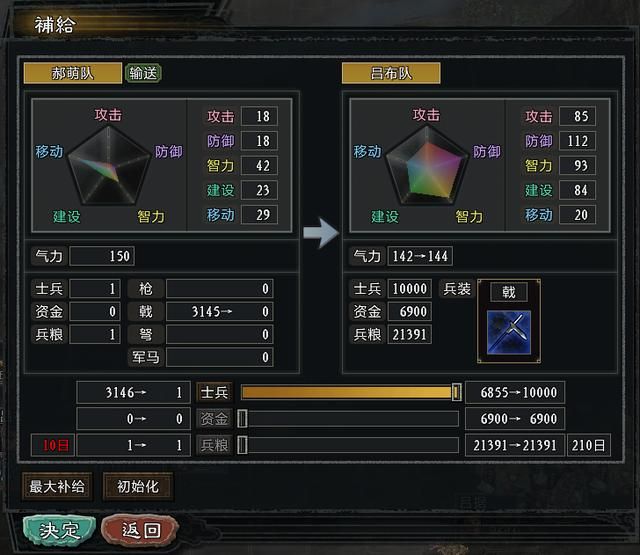Reset values with 初始化 button
640x555 pixels.
click(137, 487)
